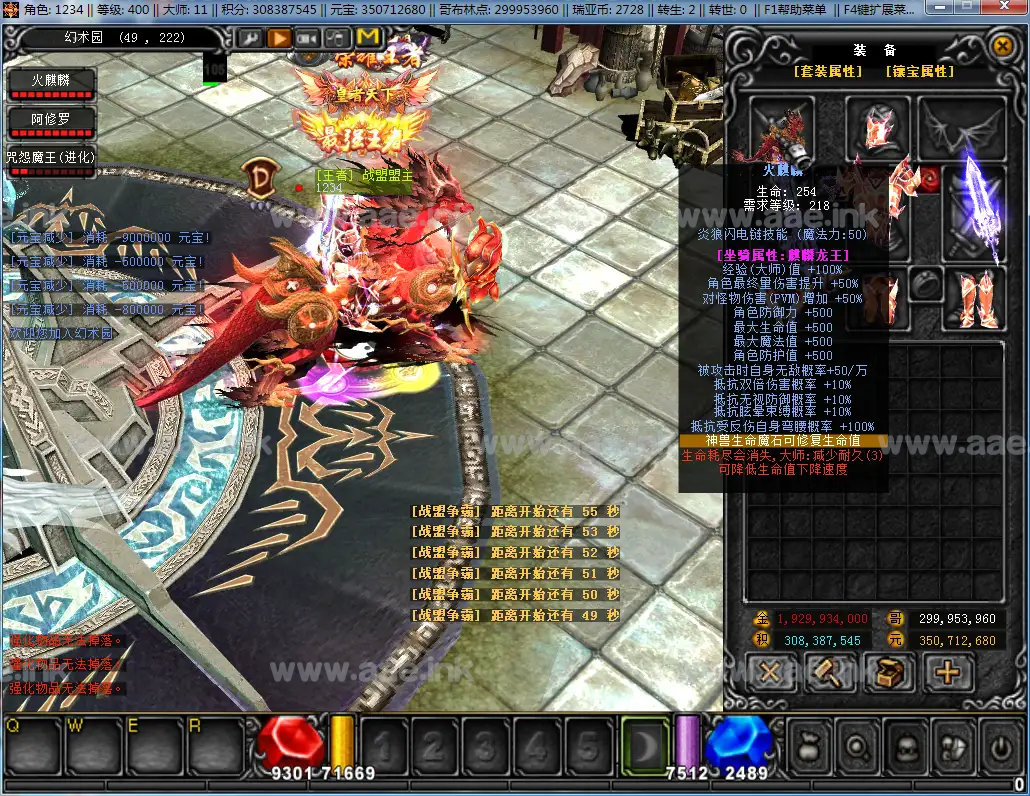
Task: Switch to the 镶宝属性 gem attributes tab
Action: click(x=920, y=72)
